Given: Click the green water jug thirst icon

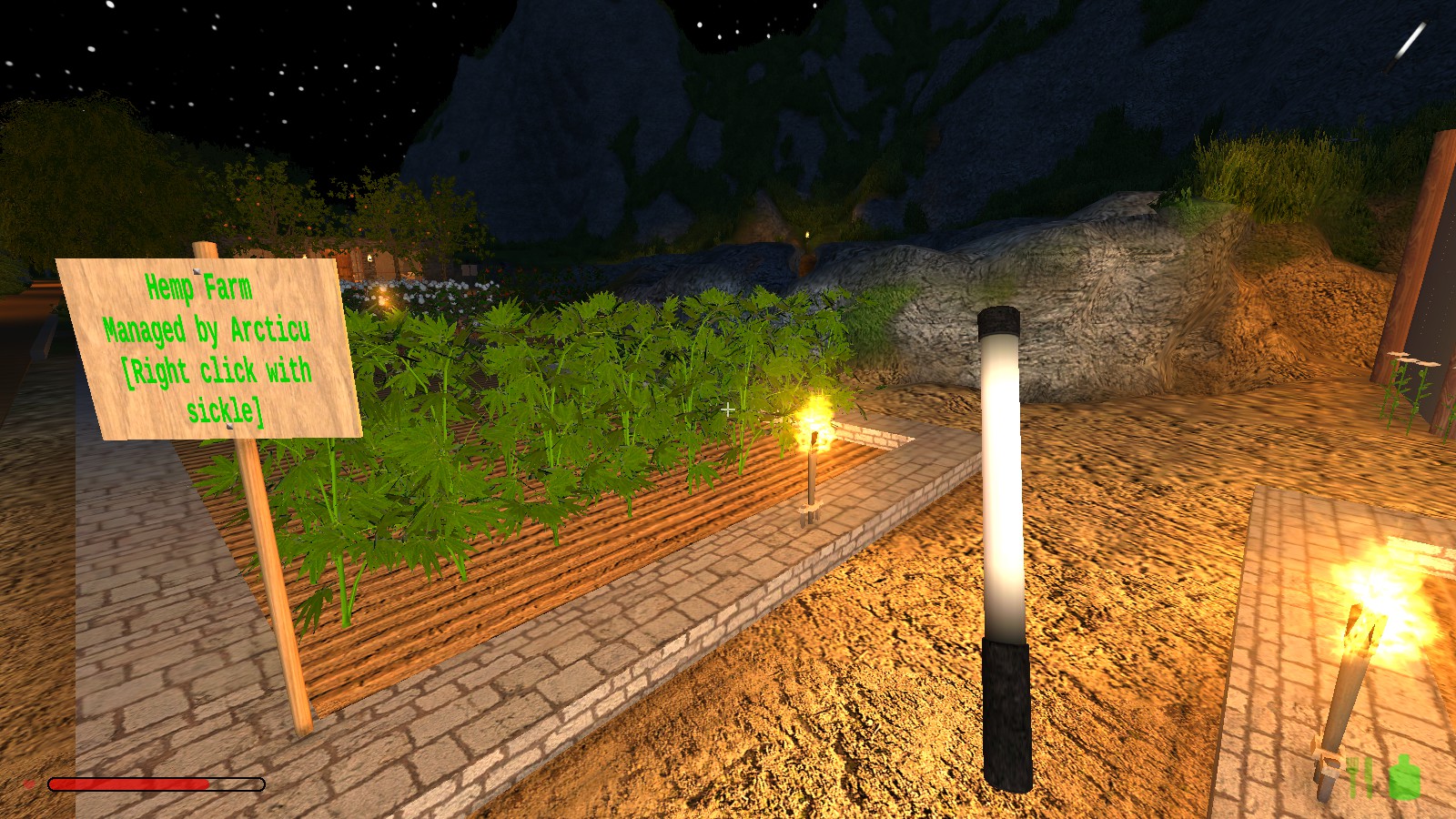Looking at the screenshot, I should click(x=1404, y=777).
